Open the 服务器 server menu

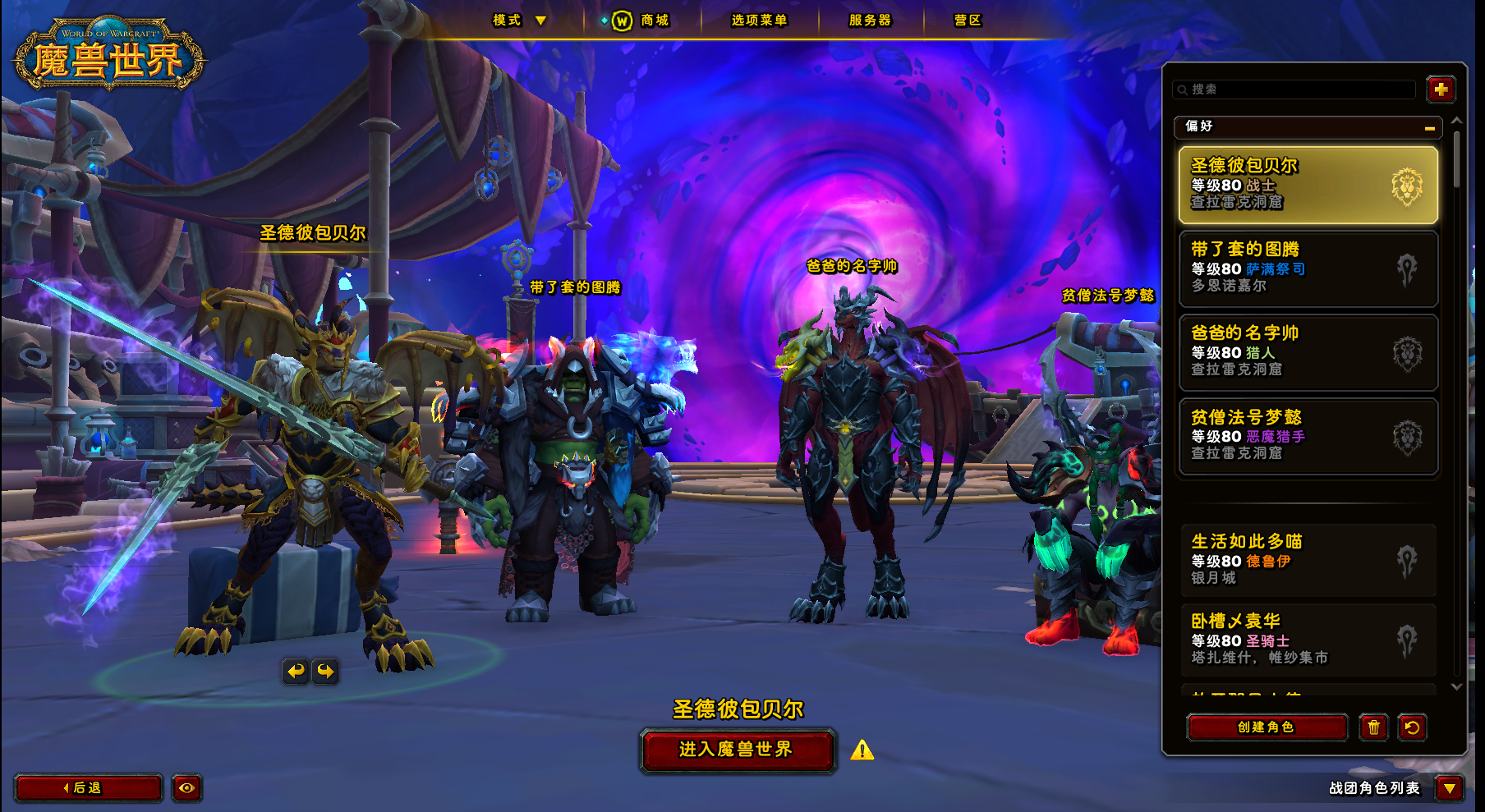click(870, 21)
